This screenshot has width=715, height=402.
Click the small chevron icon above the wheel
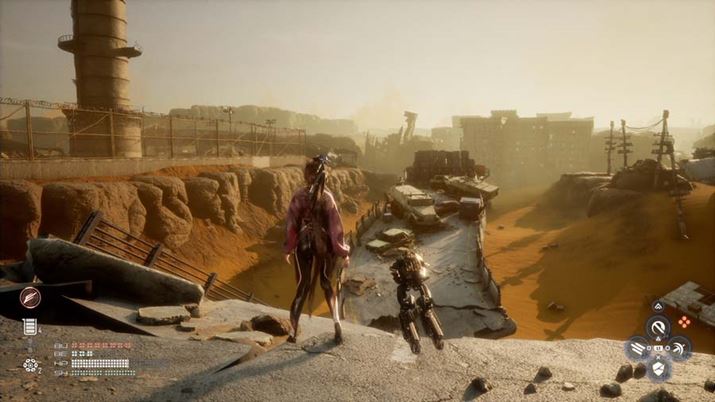click(657, 305)
